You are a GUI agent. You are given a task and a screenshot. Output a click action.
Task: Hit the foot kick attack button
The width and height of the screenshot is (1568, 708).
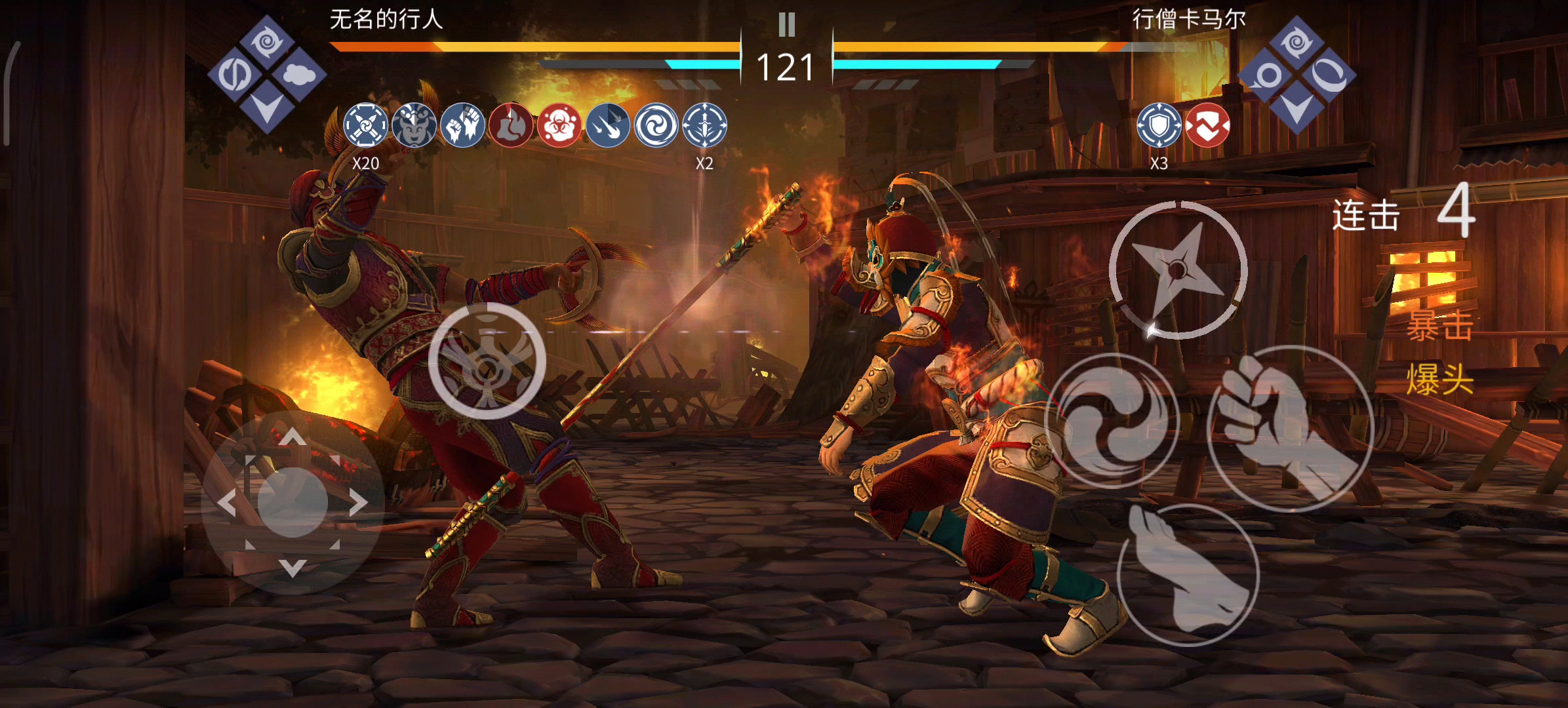click(x=1188, y=575)
